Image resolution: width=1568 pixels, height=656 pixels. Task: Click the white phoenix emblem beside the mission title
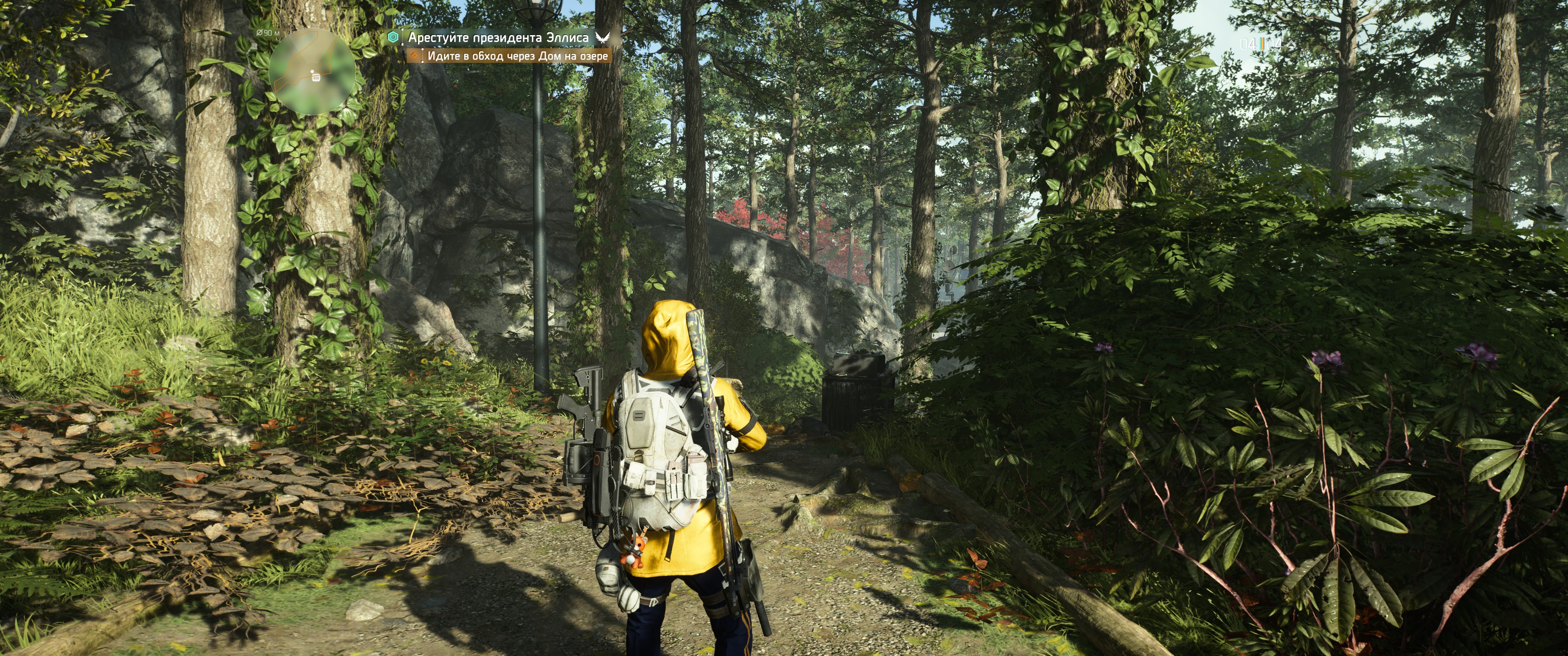(602, 38)
